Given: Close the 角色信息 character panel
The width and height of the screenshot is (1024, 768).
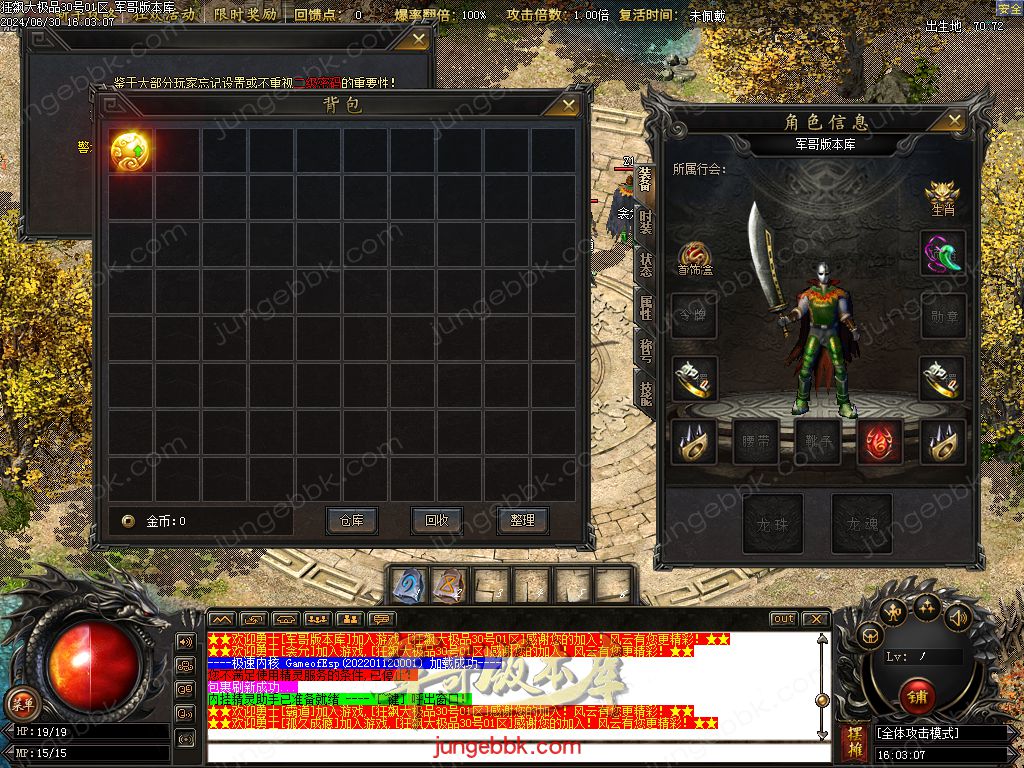Looking at the screenshot, I should pyautogui.click(x=957, y=121).
